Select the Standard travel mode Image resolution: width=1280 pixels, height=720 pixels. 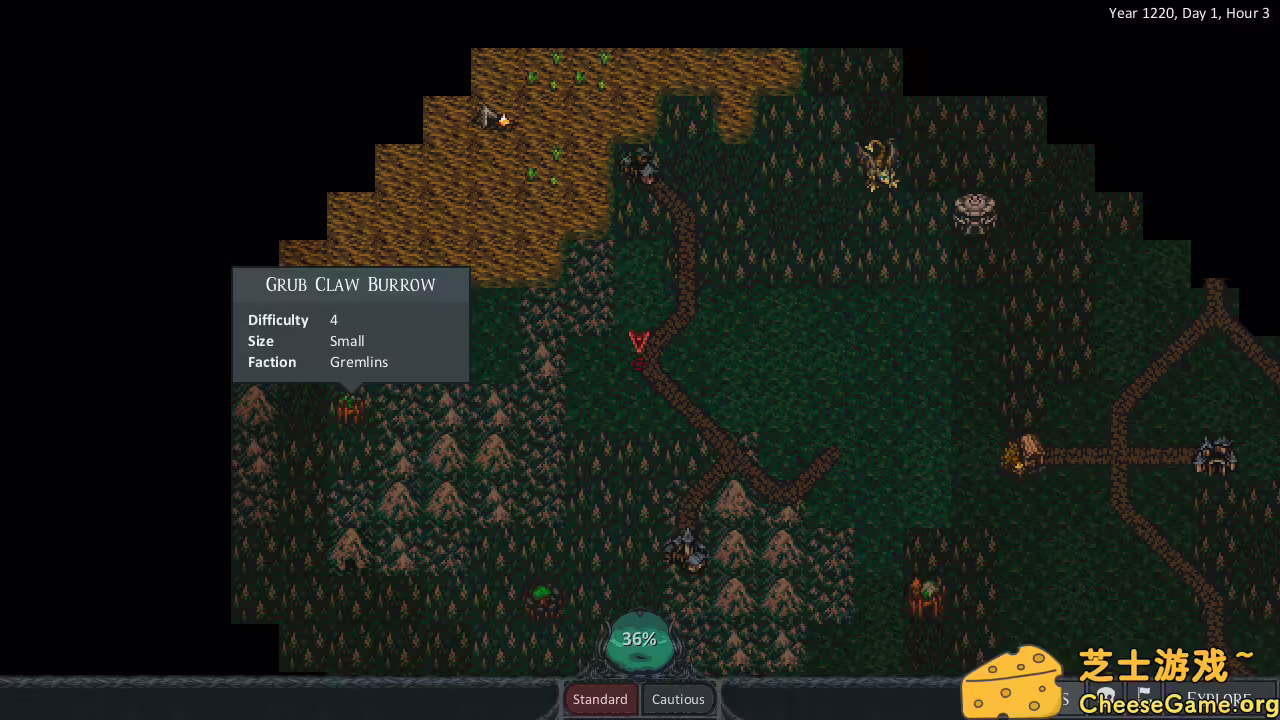[x=600, y=699]
